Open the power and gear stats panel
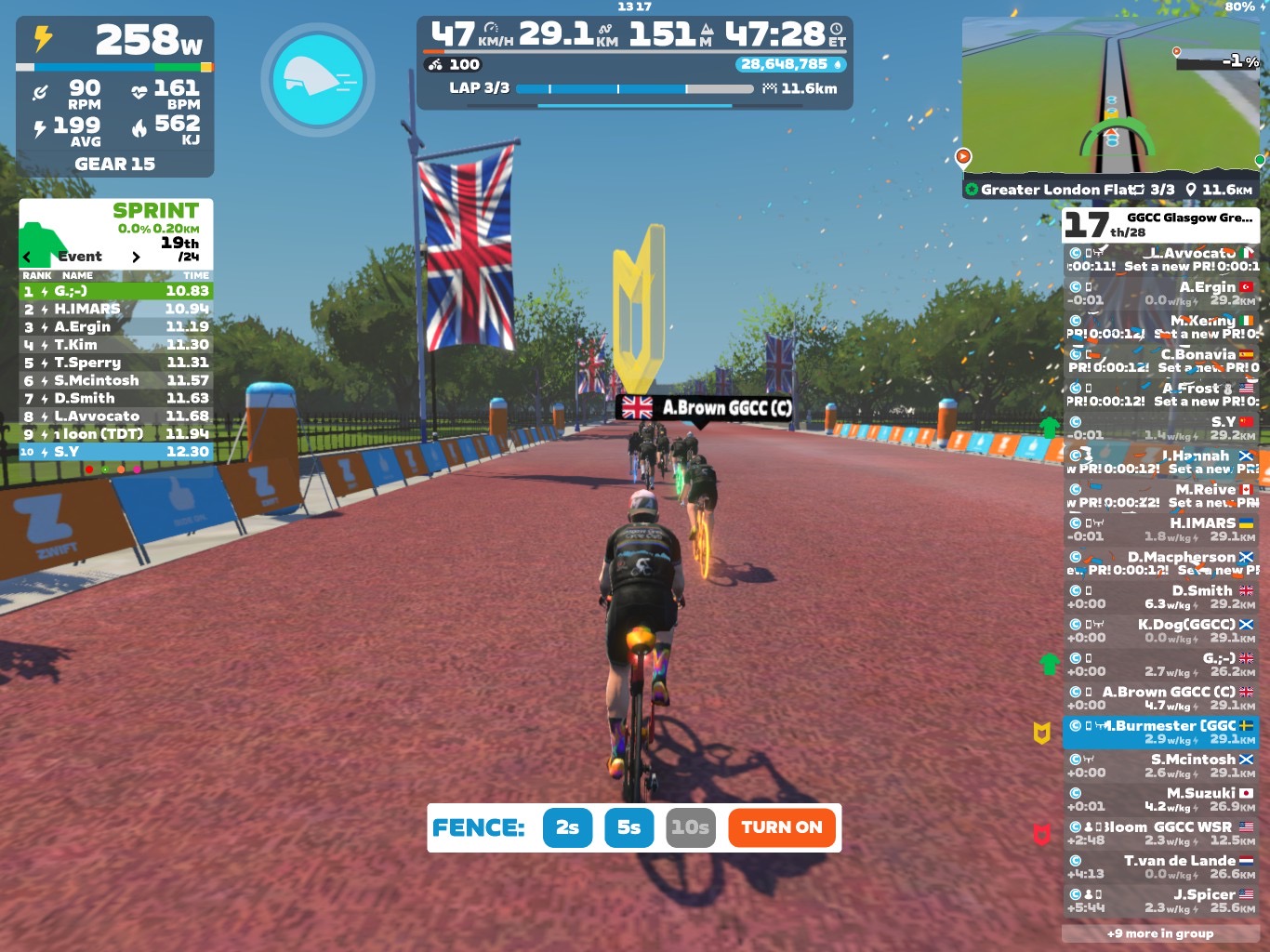Image resolution: width=1270 pixels, height=952 pixels. [x=115, y=97]
